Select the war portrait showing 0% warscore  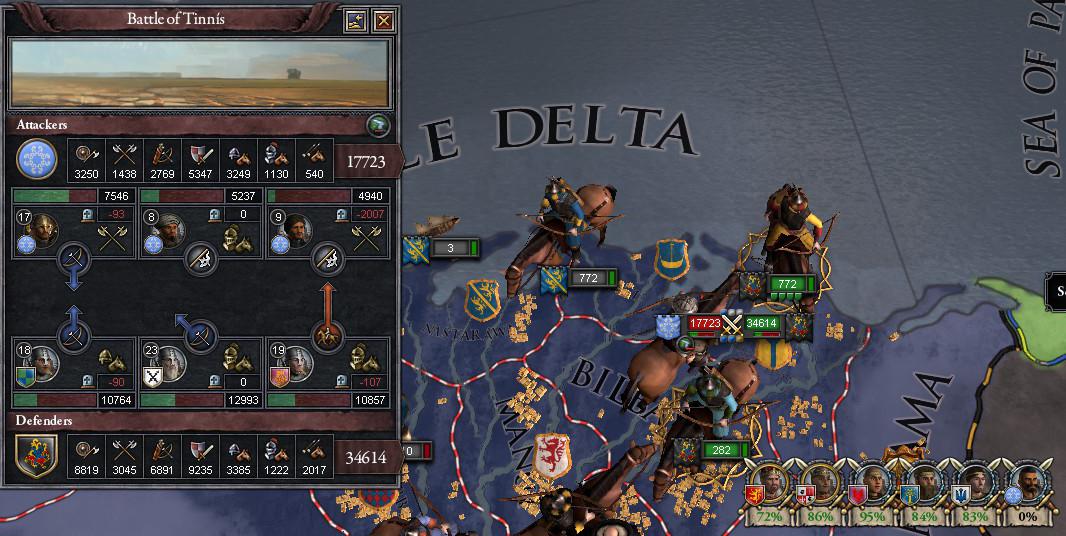pyautogui.click(x=1027, y=486)
